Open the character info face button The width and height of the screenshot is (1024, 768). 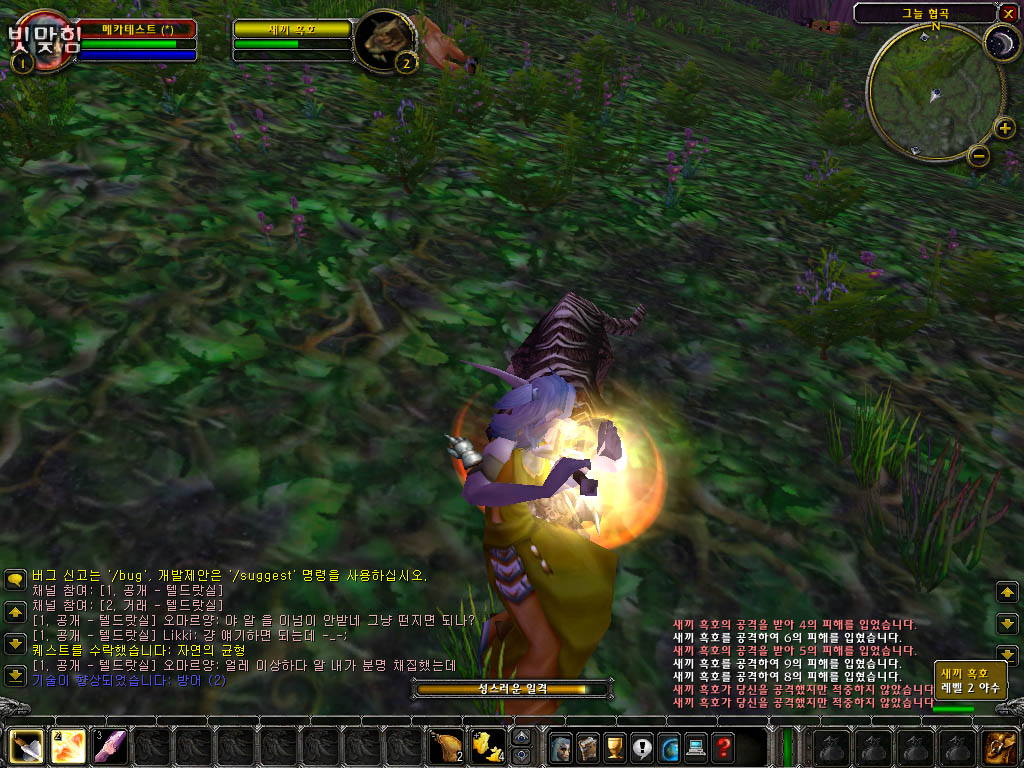[559, 746]
